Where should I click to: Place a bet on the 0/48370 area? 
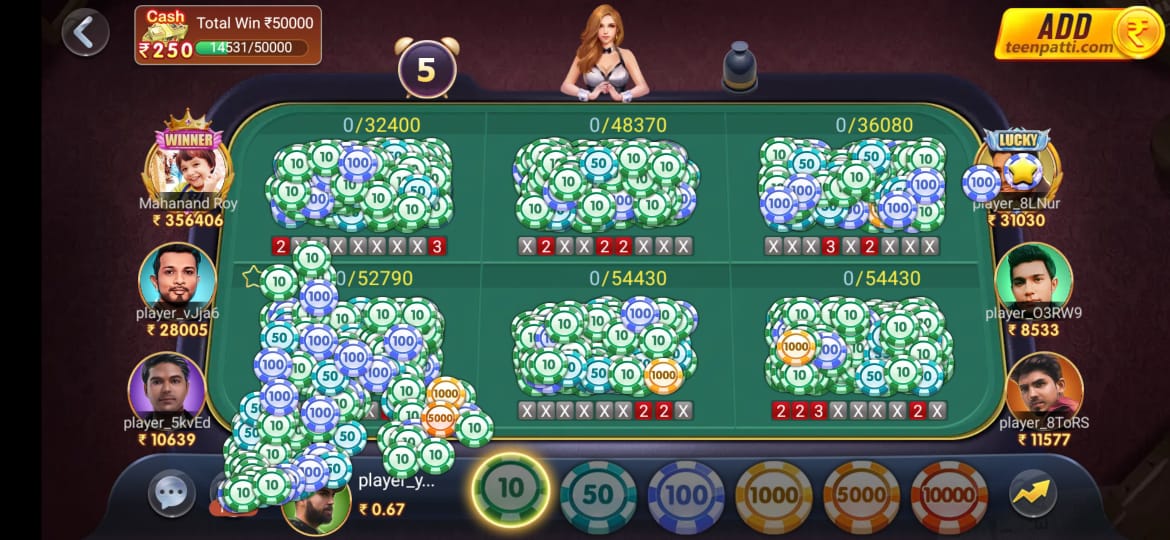pyautogui.click(x=606, y=185)
